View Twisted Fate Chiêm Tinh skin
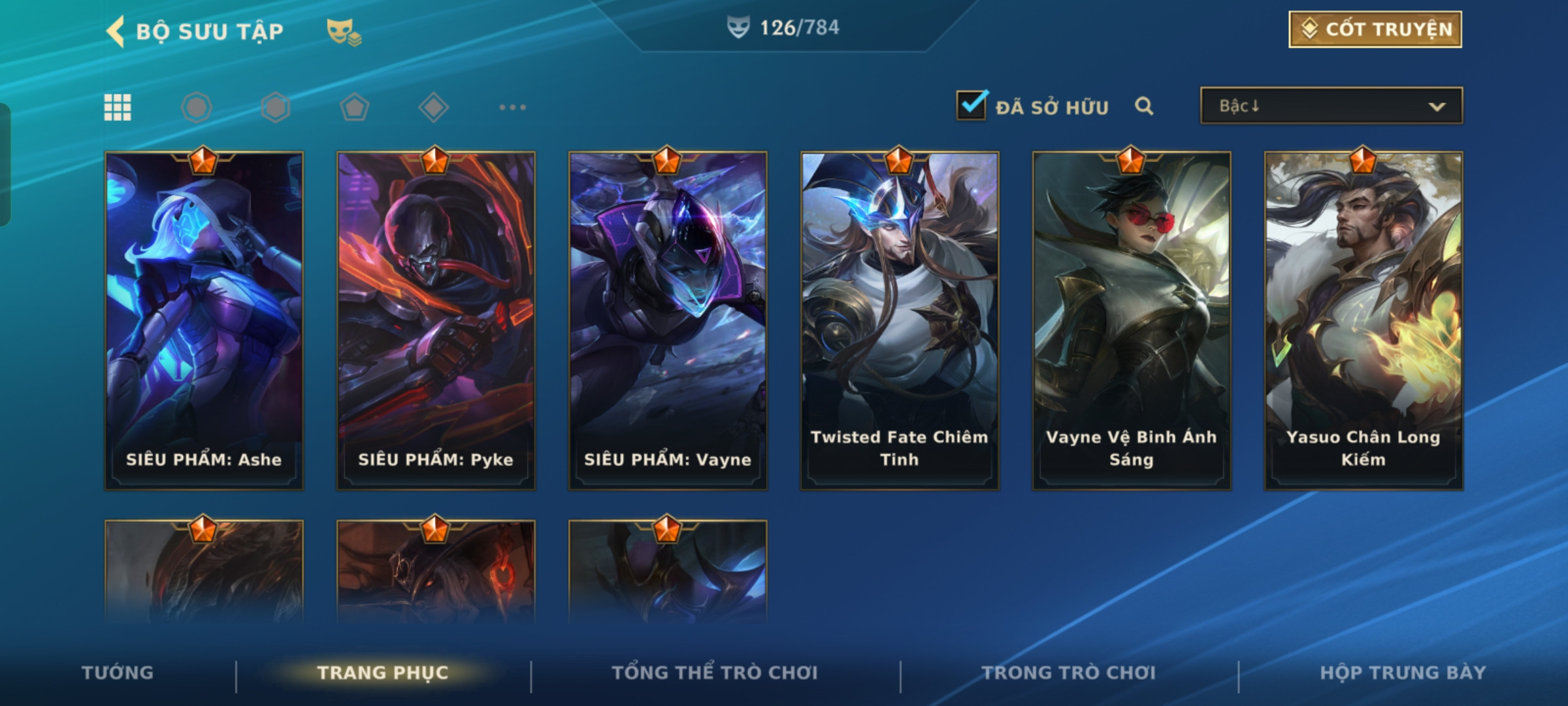The image size is (1568, 706). pos(900,320)
